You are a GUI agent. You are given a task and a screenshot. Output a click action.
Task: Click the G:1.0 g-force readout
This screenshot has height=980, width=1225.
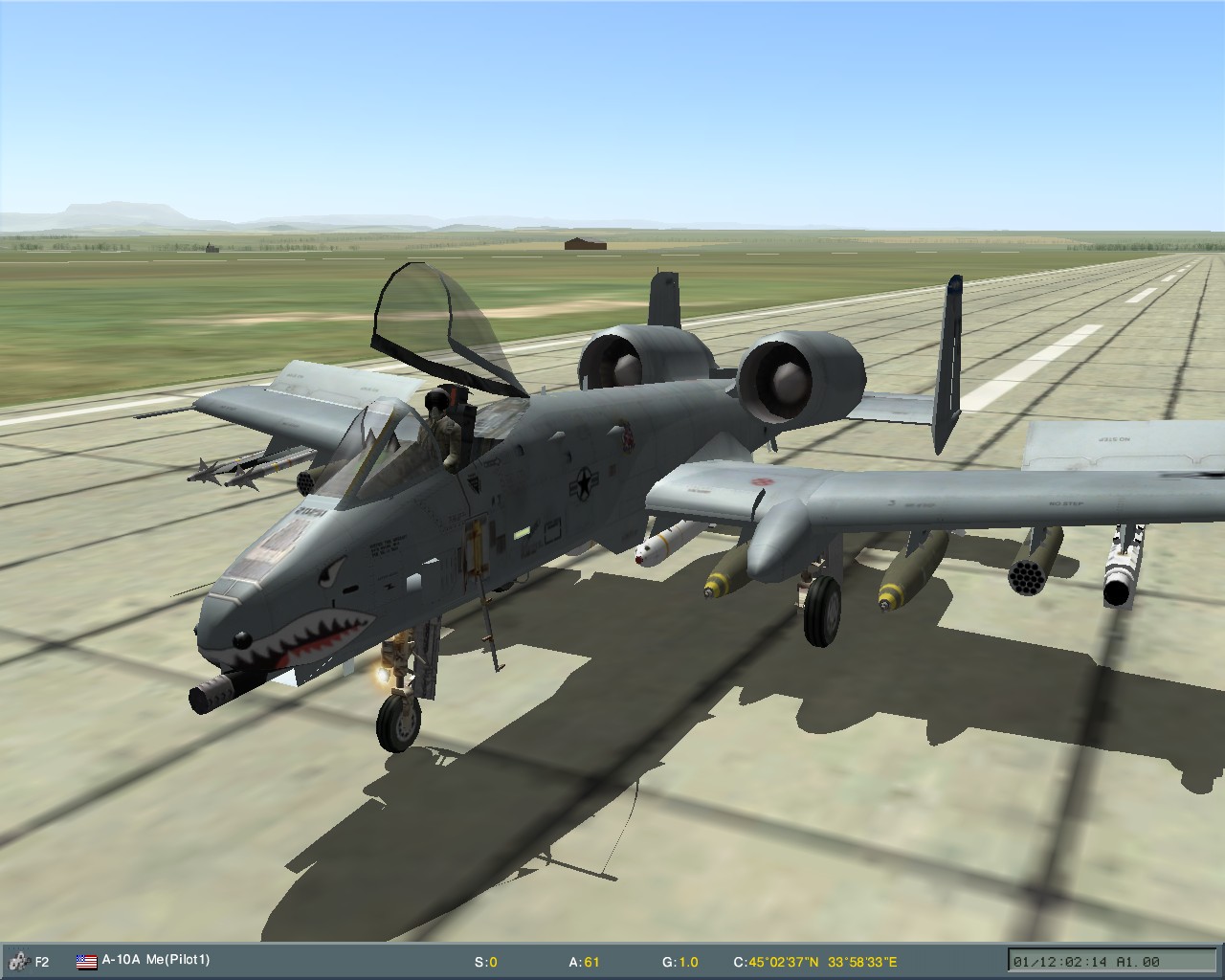tap(681, 961)
